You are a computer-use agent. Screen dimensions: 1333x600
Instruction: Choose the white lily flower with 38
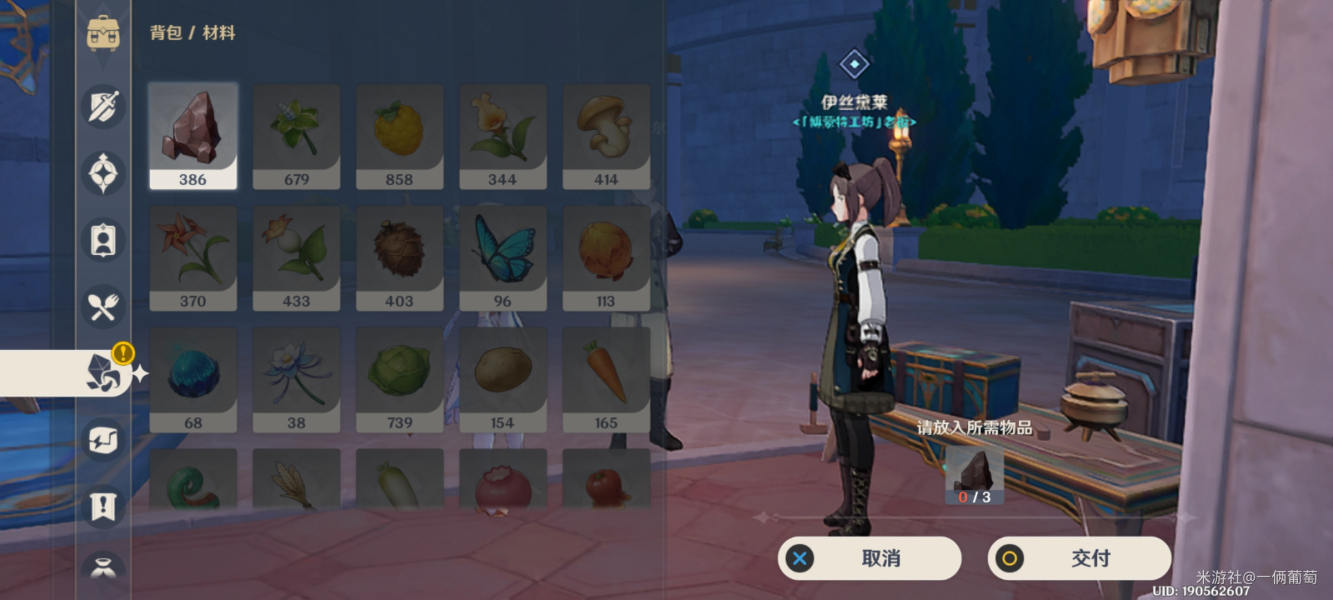[296, 379]
